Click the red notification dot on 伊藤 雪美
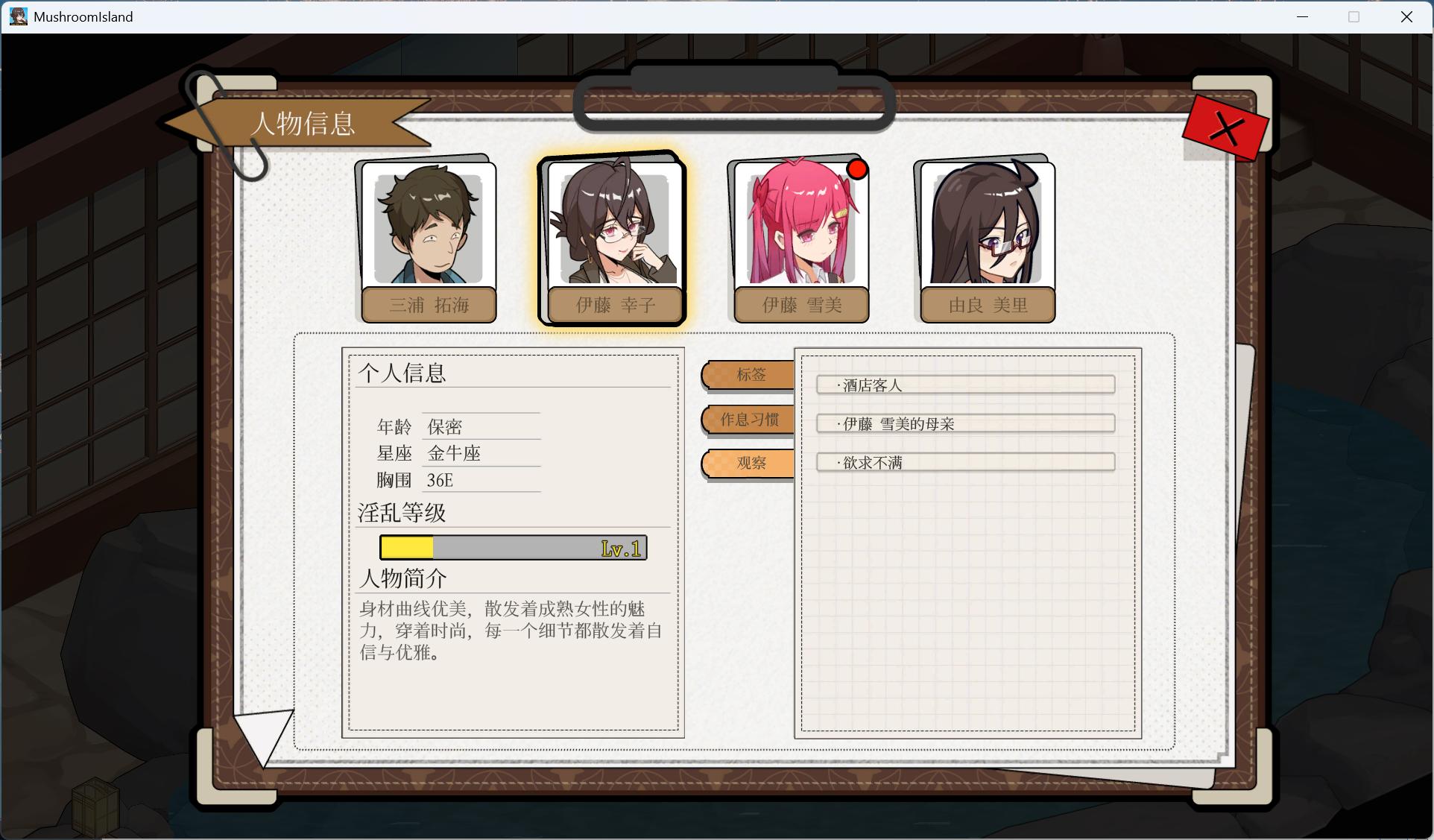Image resolution: width=1434 pixels, height=840 pixels. coord(858,170)
